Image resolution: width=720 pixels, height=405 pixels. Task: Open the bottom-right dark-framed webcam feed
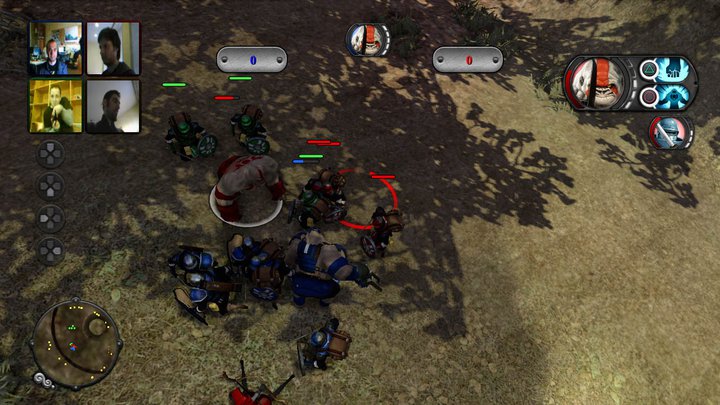112,106
